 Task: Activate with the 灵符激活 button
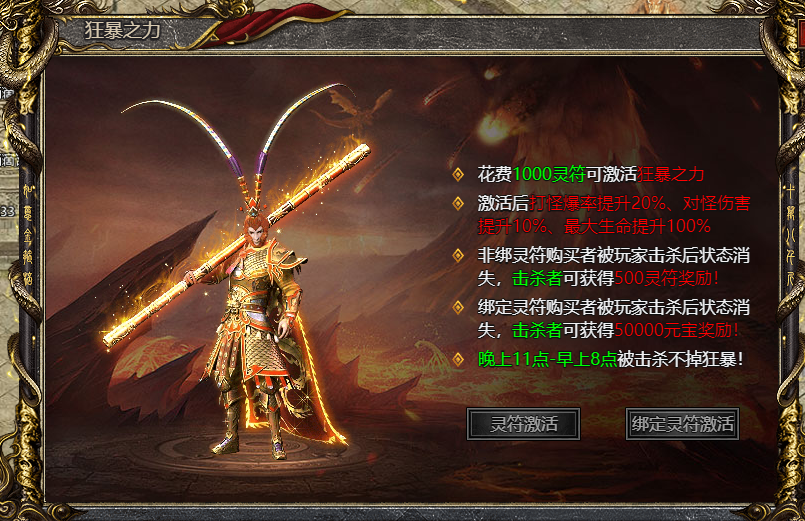coord(523,423)
